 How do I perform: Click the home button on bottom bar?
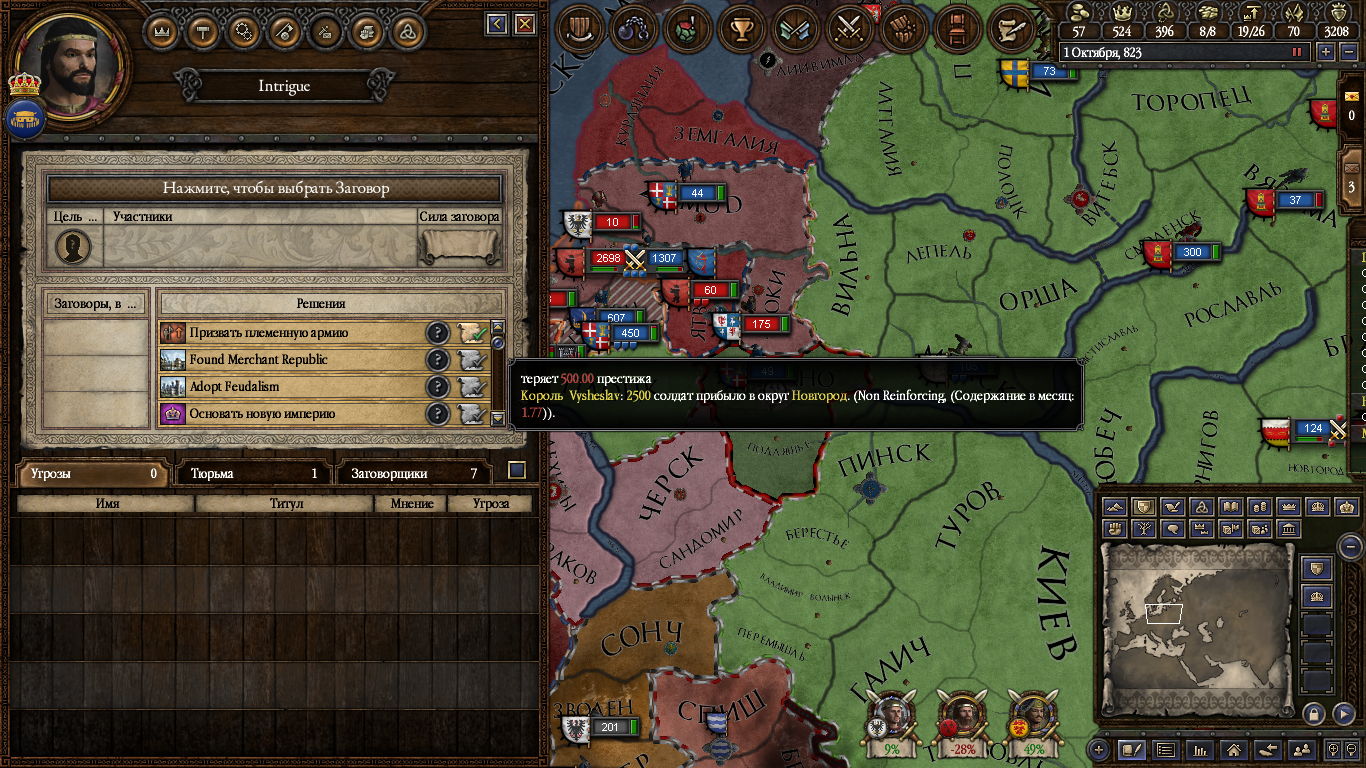1234,749
